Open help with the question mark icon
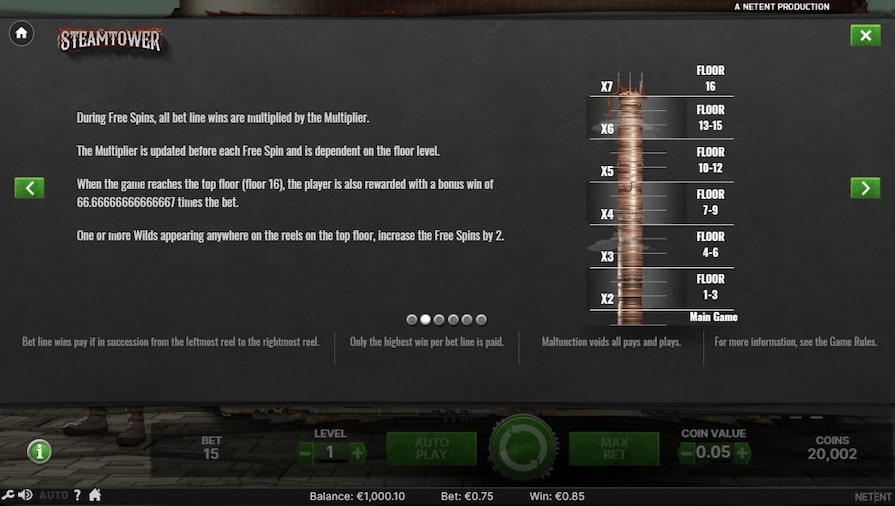Image resolution: width=895 pixels, height=506 pixels. 77,495
